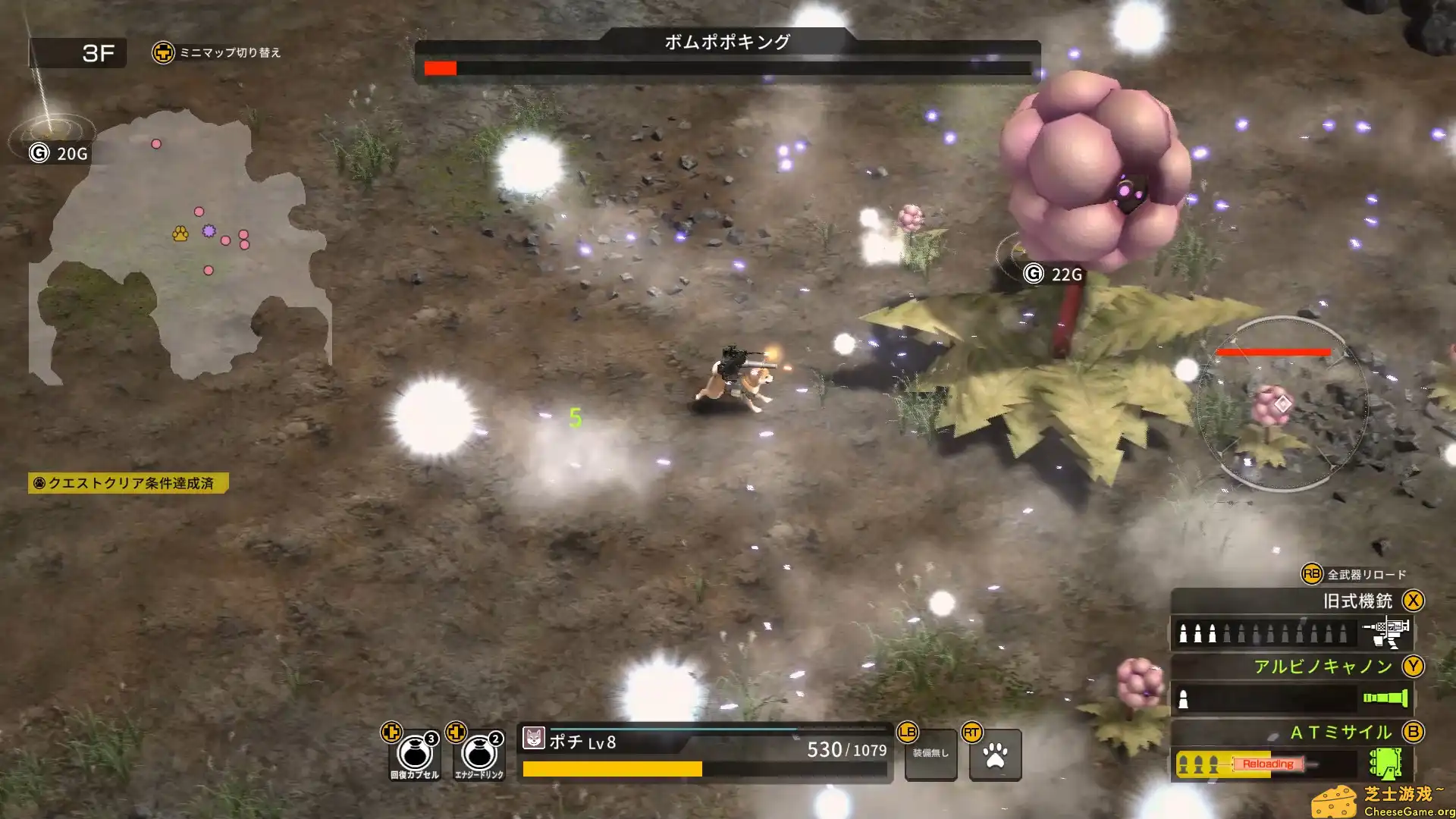
Task: Click the boss red health bar
Action: [440, 68]
